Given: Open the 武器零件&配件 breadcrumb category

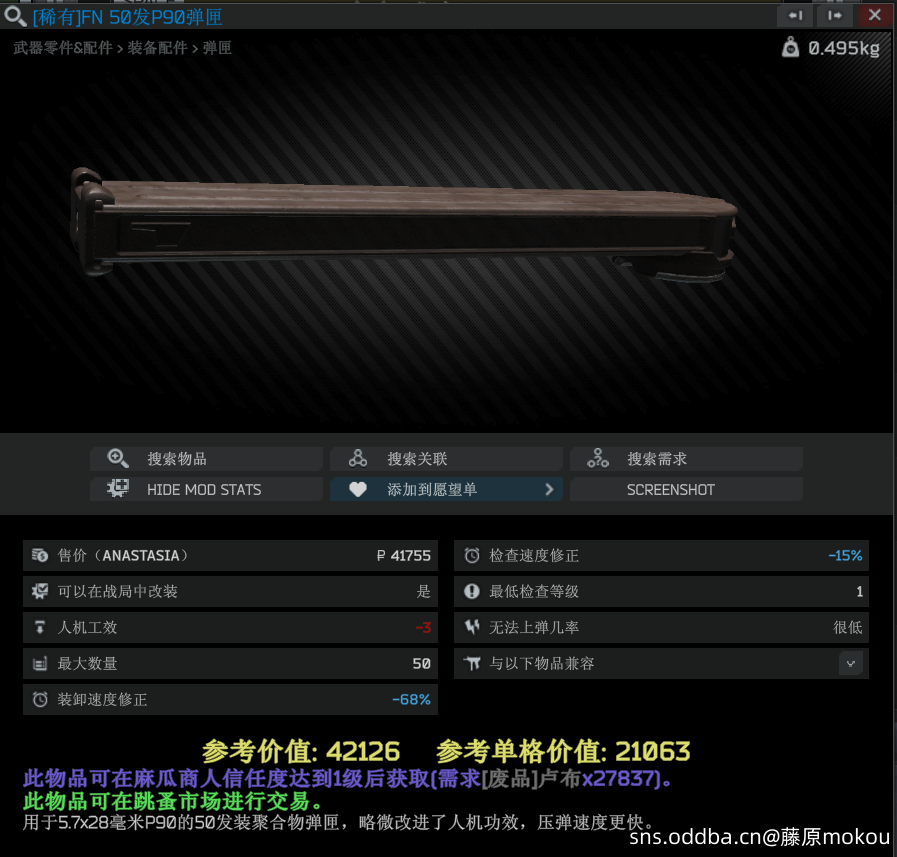Looking at the screenshot, I should click(63, 48).
